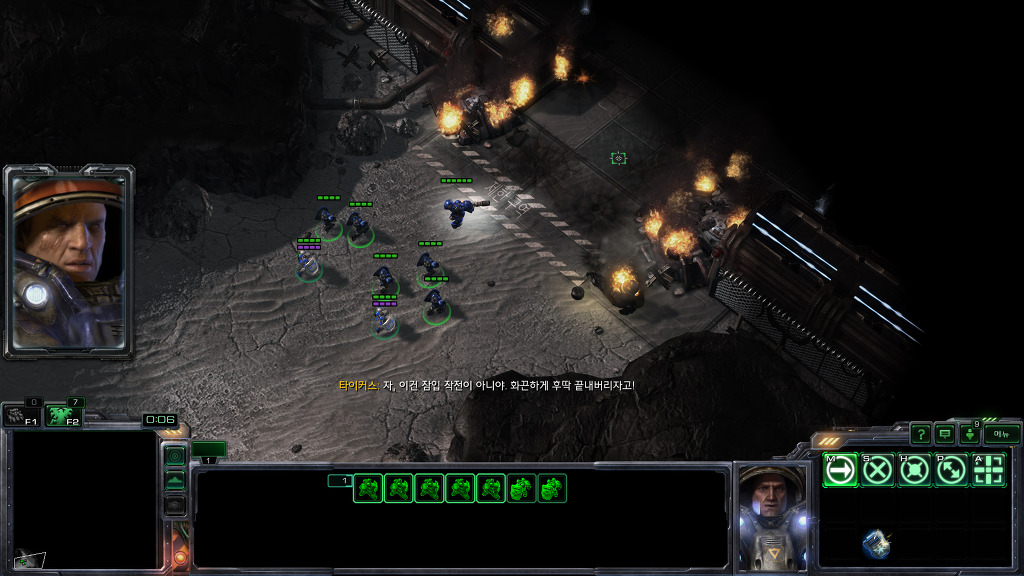The height and width of the screenshot is (576, 1024).
Task: Open the social friends list icon
Action: (x=970, y=434)
